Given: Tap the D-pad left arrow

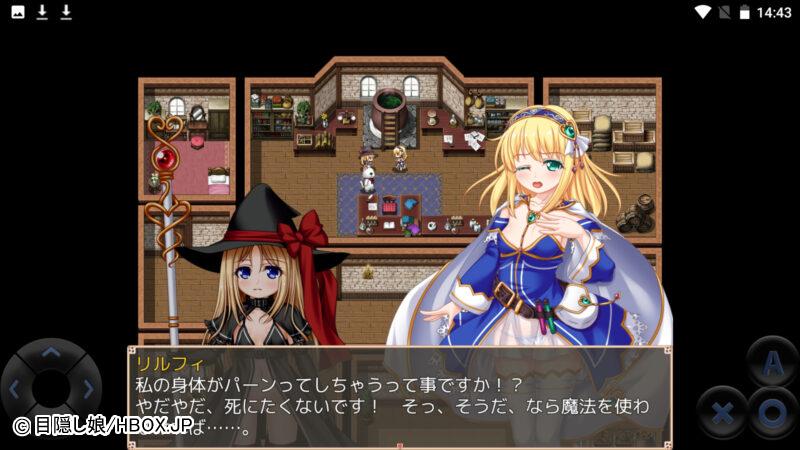Looking at the screenshot, I should pyautogui.click(x=14, y=388).
